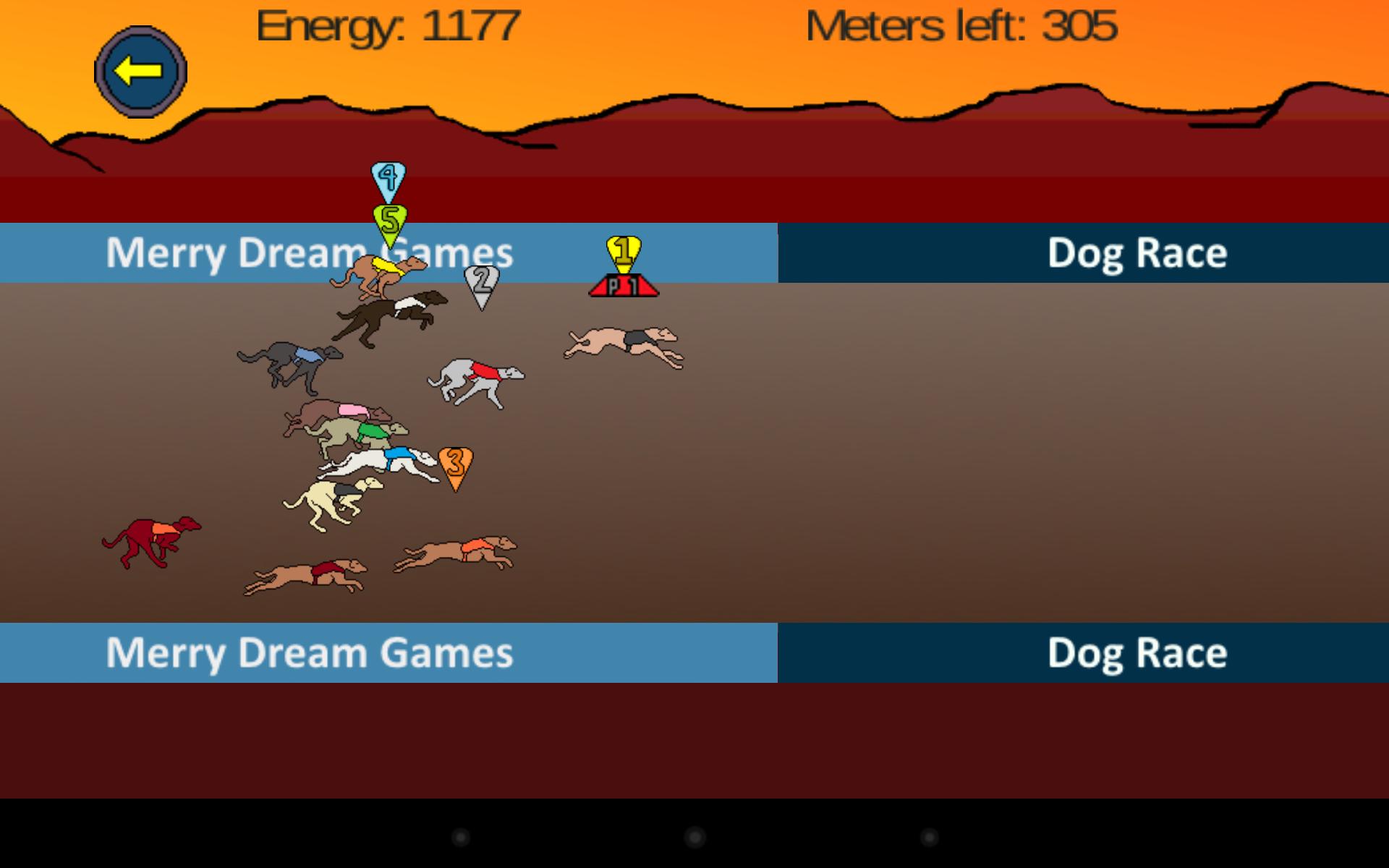This screenshot has width=1389, height=868.
Task: Select the top Dog Race label
Action: pos(1136,252)
